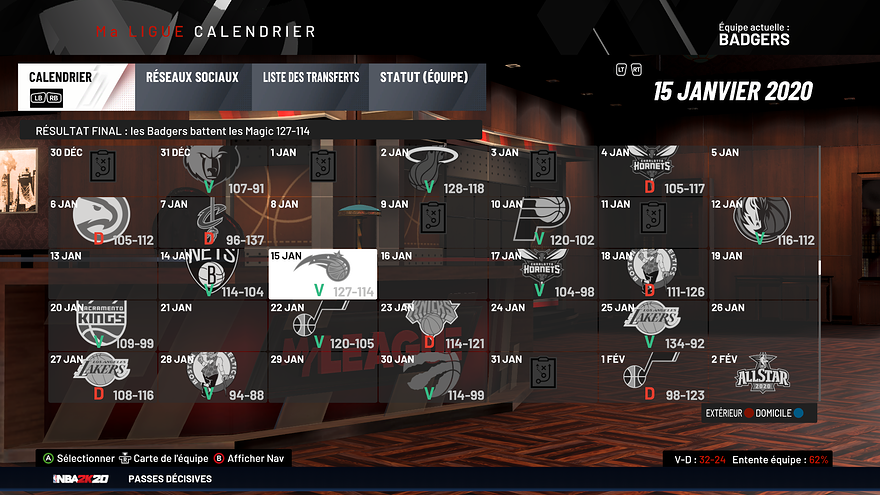Select the 31 Déc Grizzlies game day
Image resolution: width=880 pixels, height=495 pixels.
(x=213, y=170)
